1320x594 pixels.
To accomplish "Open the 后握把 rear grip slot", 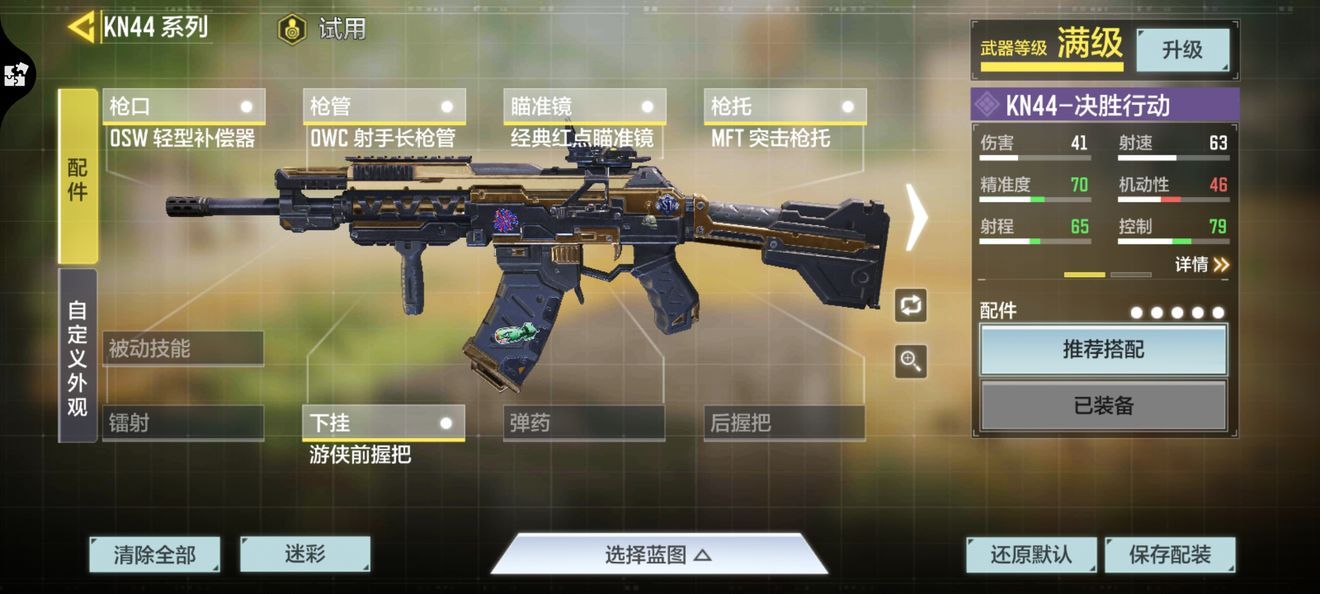I will (784, 423).
